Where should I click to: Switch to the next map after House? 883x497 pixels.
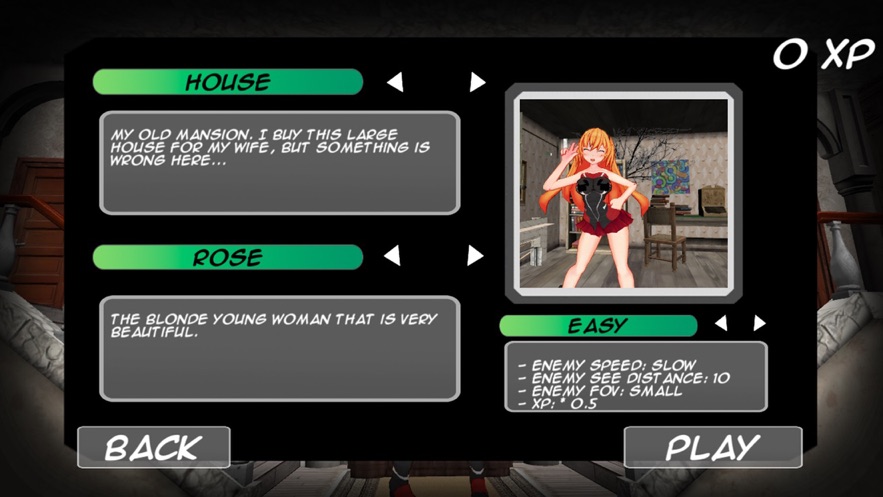(x=477, y=82)
